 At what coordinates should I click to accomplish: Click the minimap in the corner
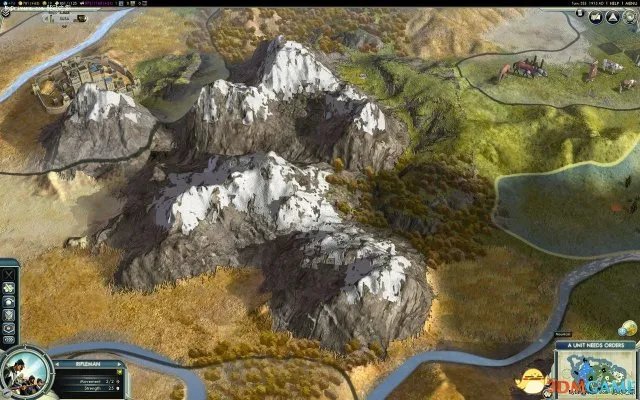click(x=598, y=377)
